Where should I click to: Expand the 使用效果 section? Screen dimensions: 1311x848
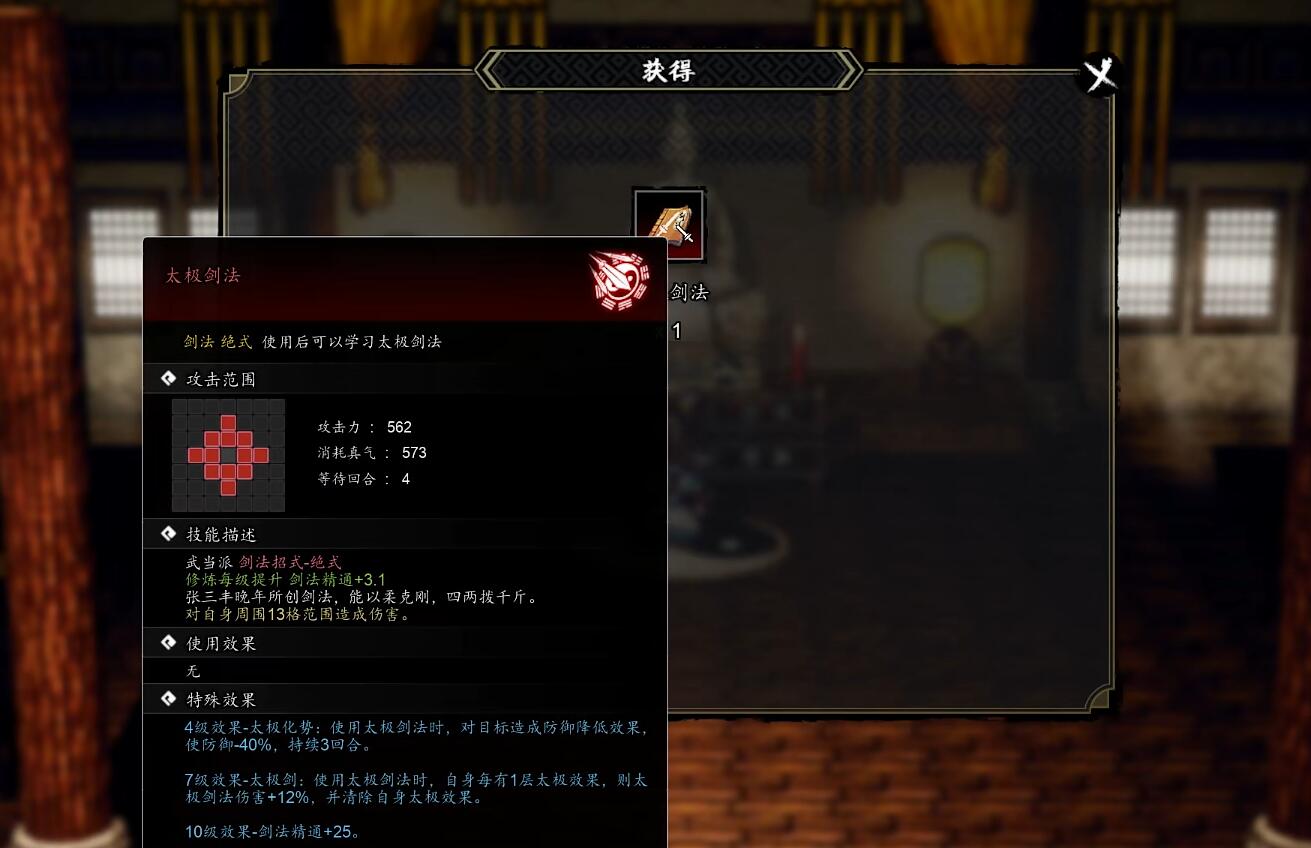pos(221,643)
